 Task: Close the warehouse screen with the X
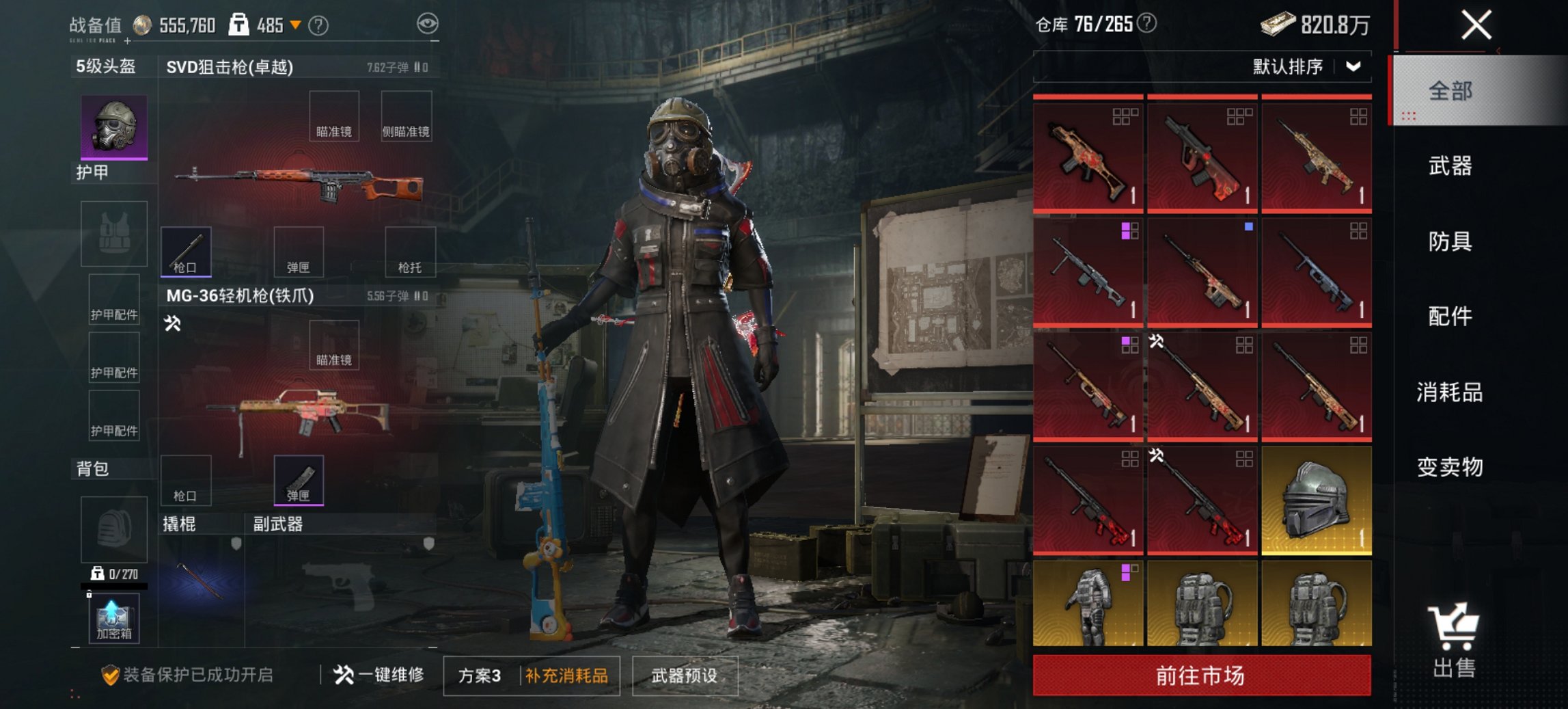(x=1476, y=26)
